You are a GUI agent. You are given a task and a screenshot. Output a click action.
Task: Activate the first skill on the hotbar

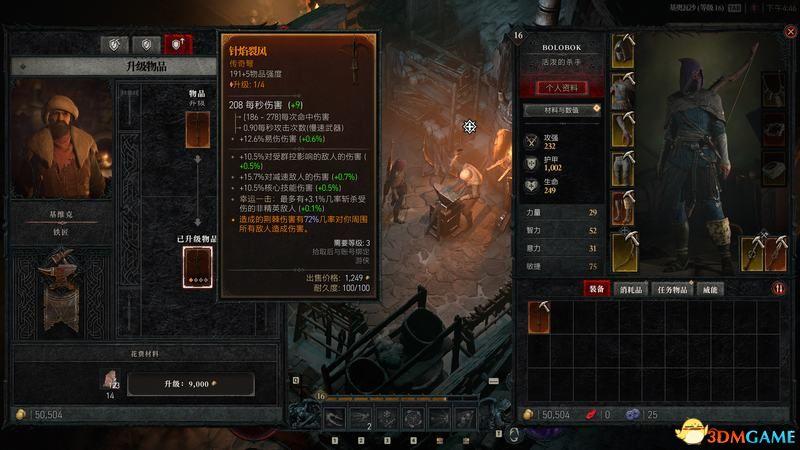334,418
